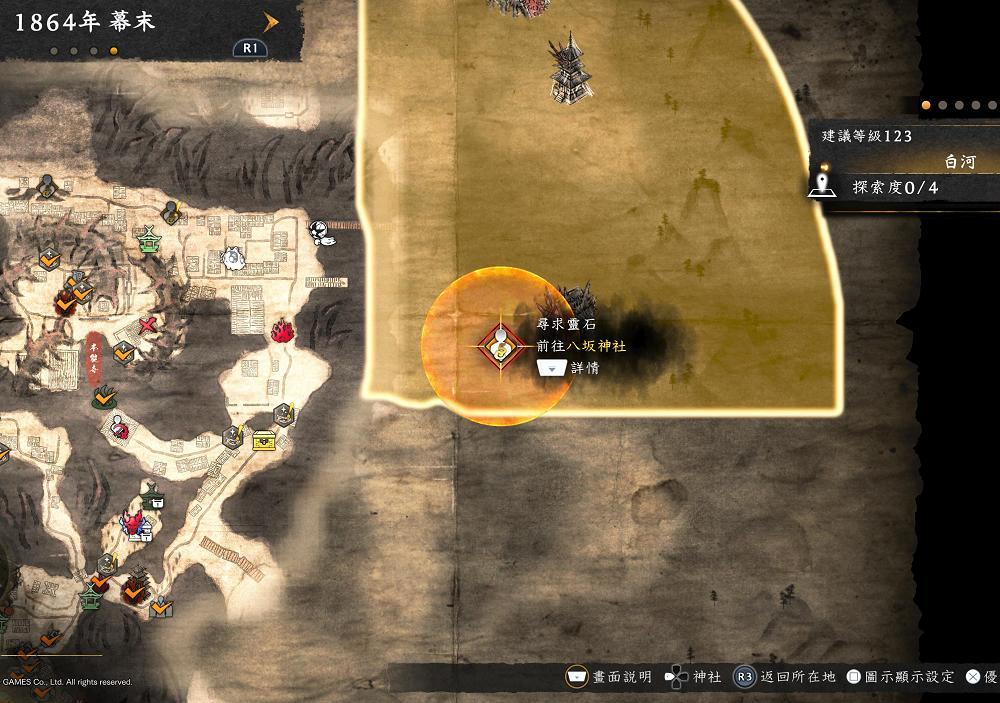Select the pagoda tower marker in Shirakawa

pos(567,66)
